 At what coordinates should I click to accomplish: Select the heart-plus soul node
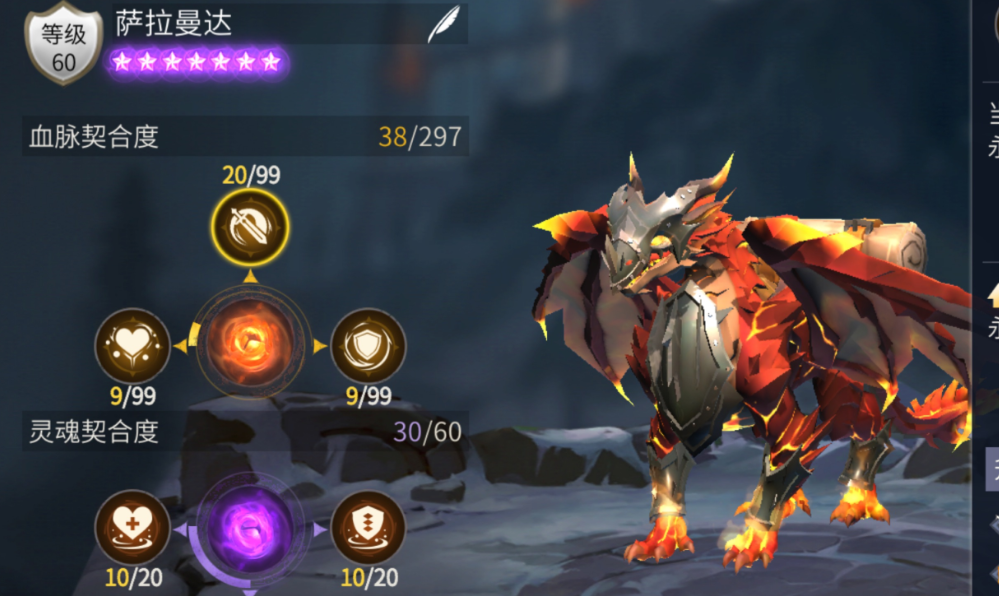132,528
